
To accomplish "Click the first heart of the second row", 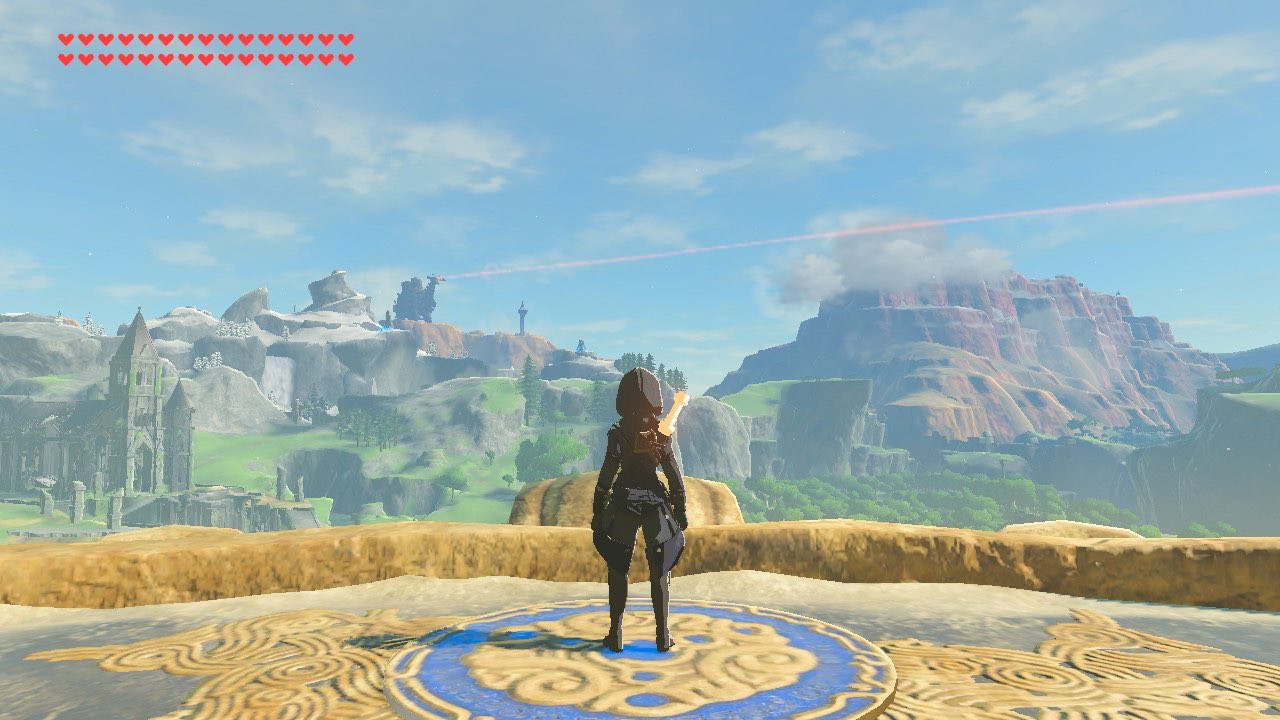I will pyautogui.click(x=65, y=57).
